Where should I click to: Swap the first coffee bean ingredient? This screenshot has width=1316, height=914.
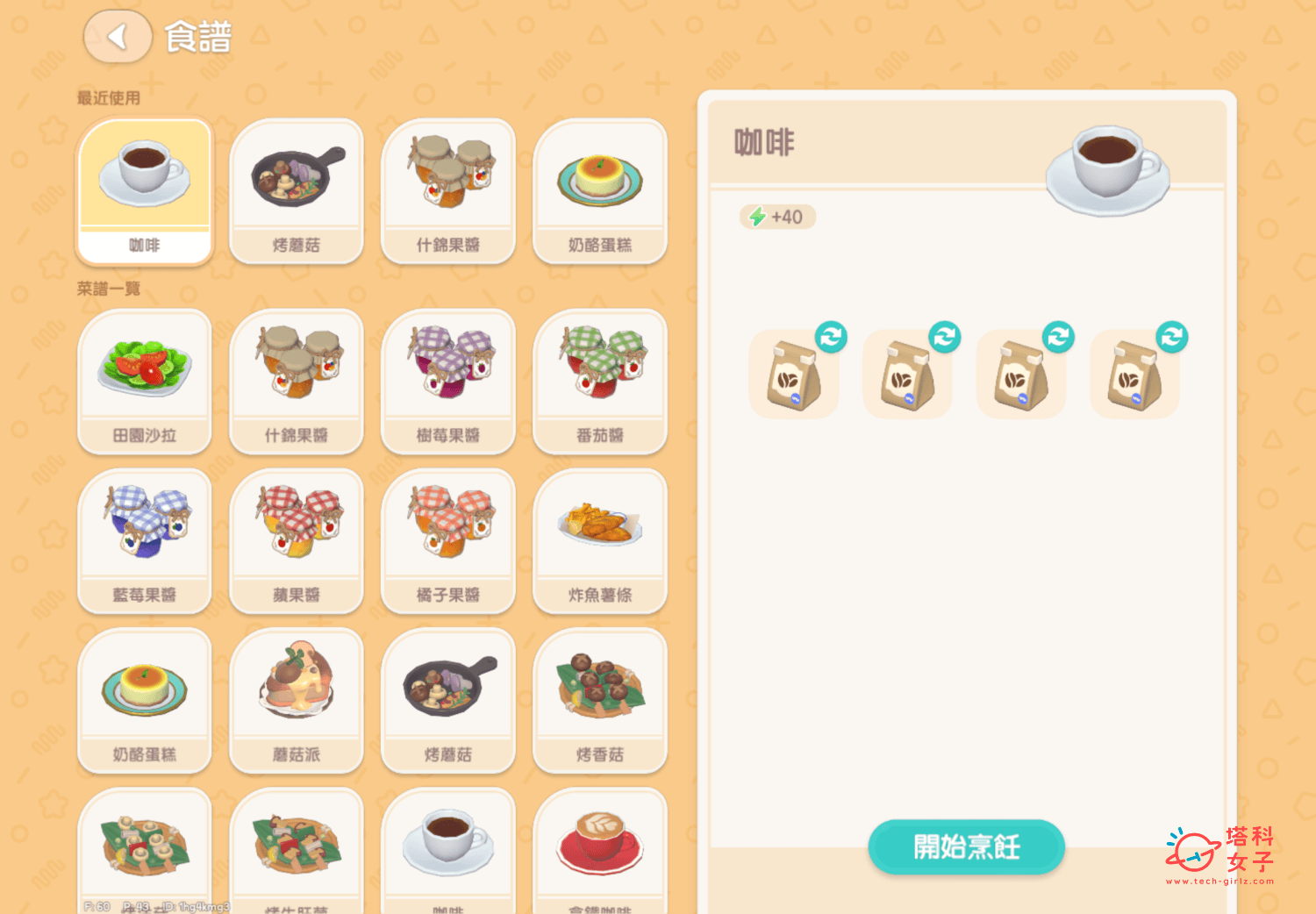tap(830, 338)
